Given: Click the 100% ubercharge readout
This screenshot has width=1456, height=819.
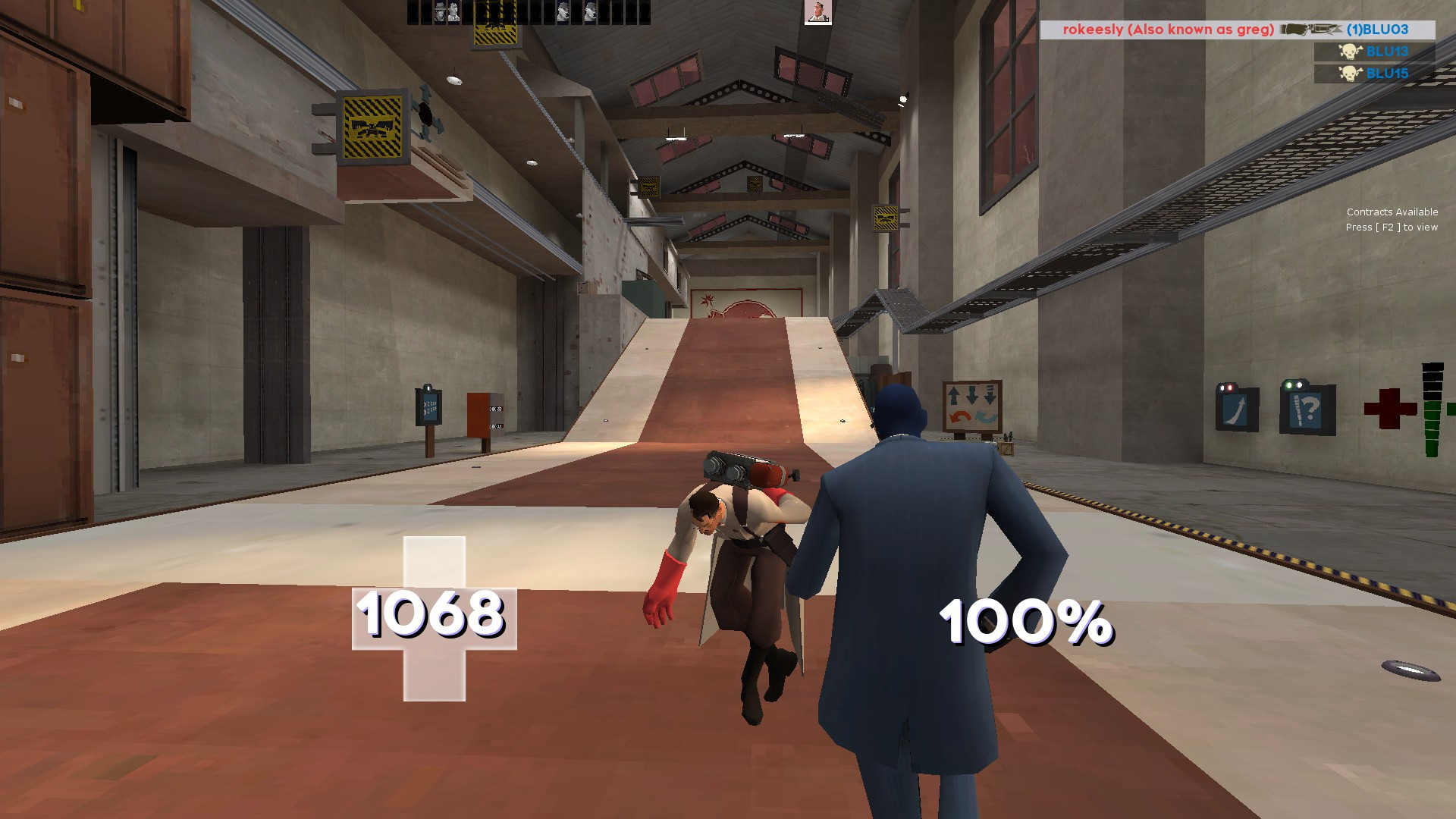Looking at the screenshot, I should (1027, 620).
